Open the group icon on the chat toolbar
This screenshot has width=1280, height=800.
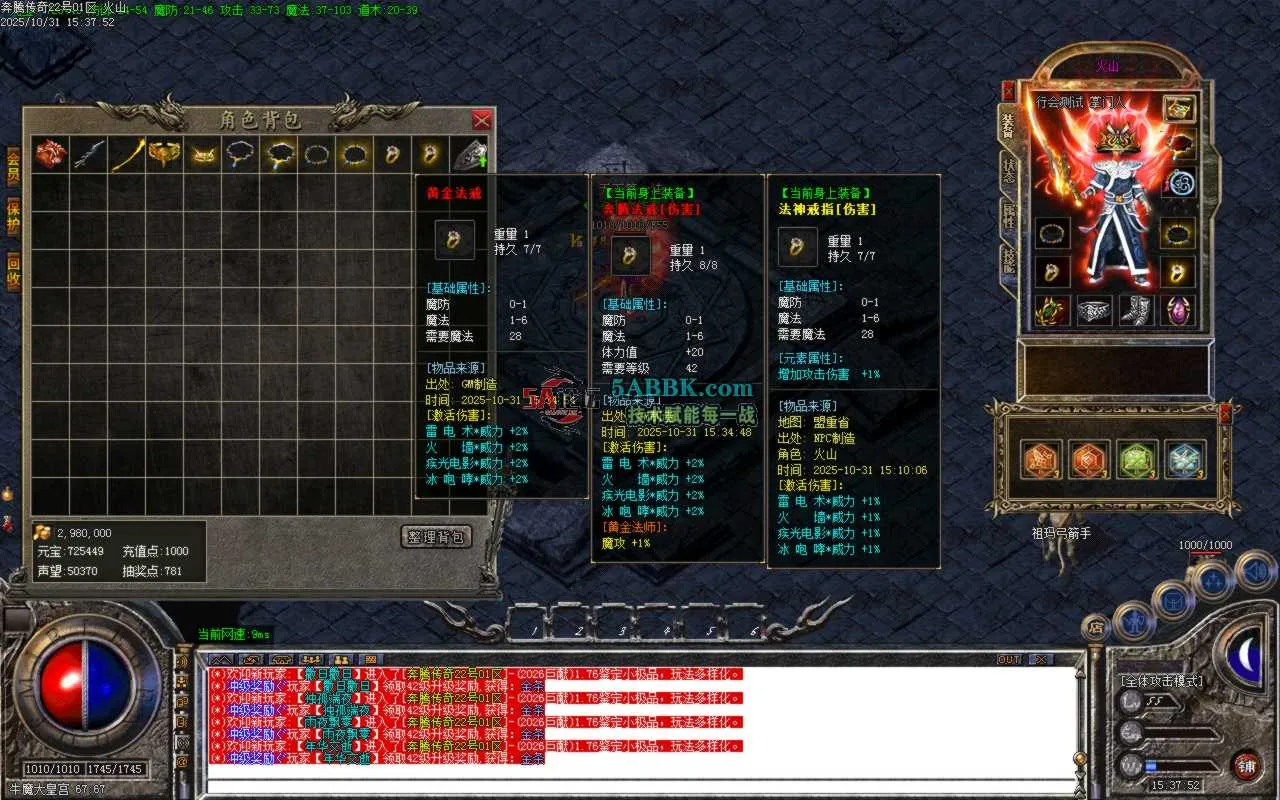[x=311, y=660]
